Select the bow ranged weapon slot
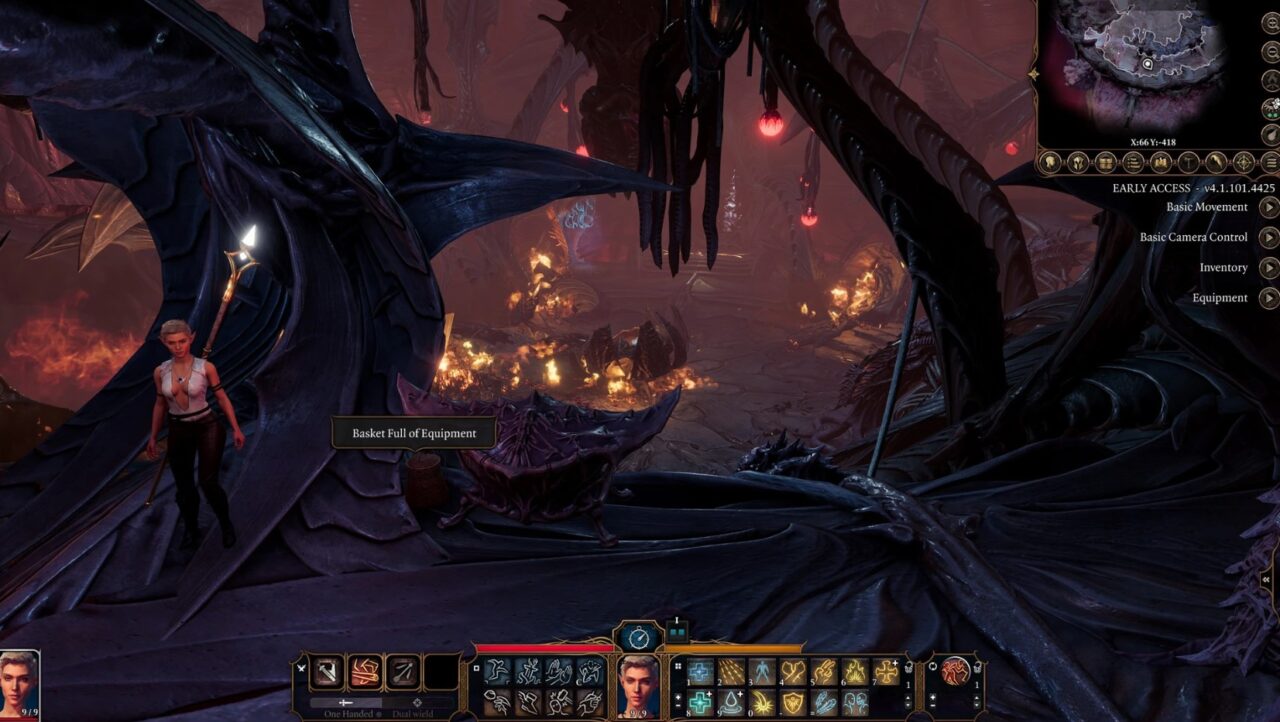Screen dimensions: 1280x722 pyautogui.click(x=402, y=672)
